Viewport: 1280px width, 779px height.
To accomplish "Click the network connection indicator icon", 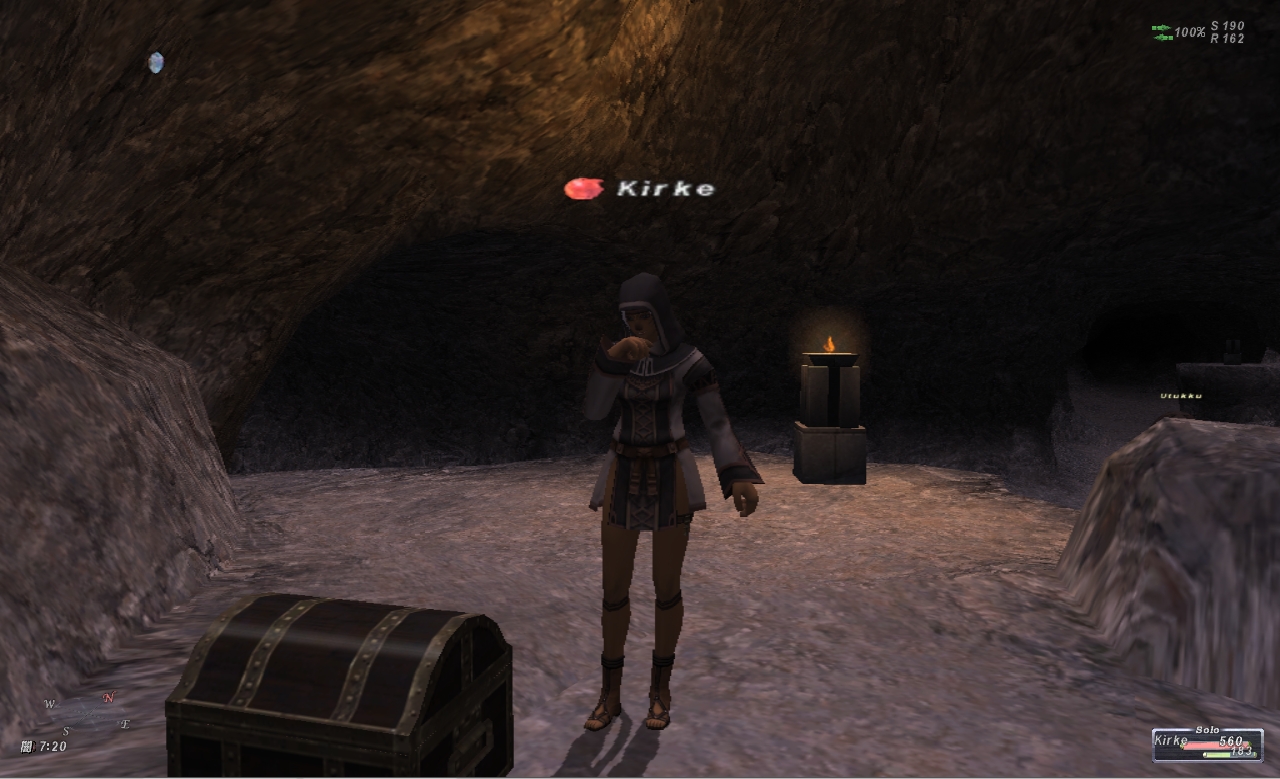I will click(x=1161, y=33).
